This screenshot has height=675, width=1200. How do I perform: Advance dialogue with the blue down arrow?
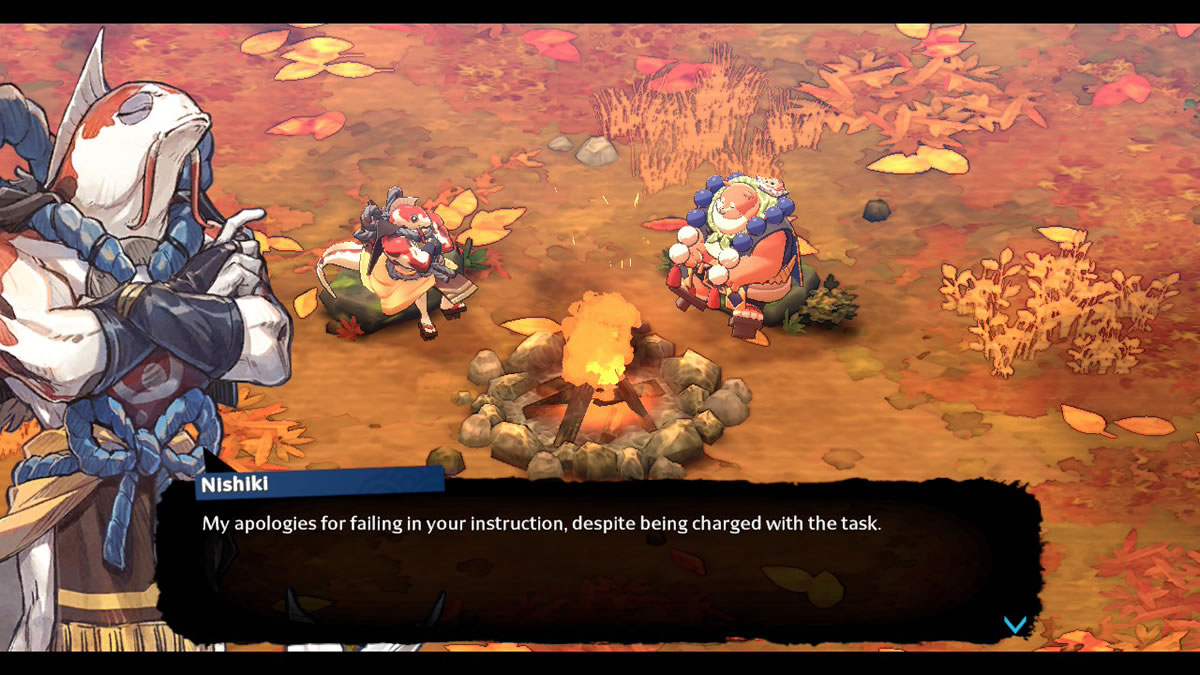[1015, 625]
